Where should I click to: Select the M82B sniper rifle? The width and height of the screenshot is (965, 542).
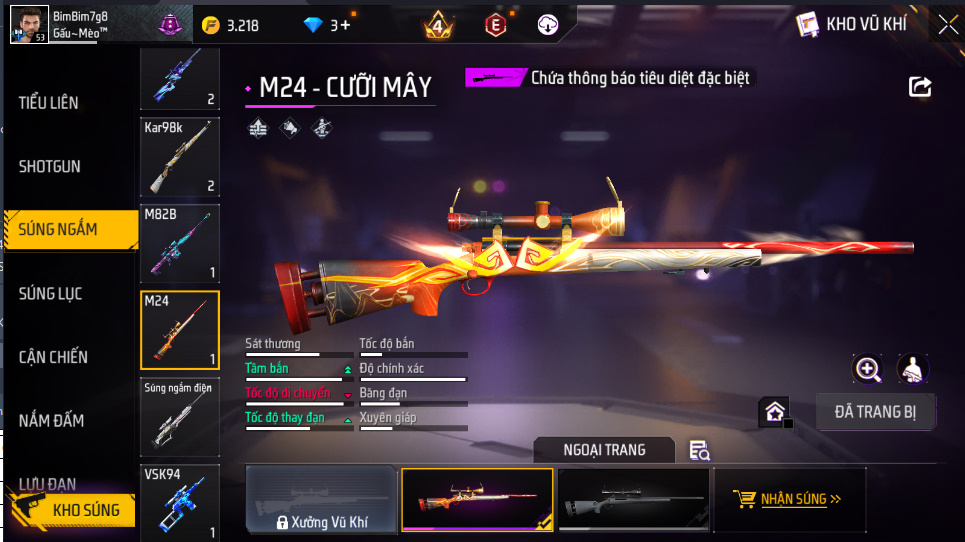pyautogui.click(x=180, y=244)
